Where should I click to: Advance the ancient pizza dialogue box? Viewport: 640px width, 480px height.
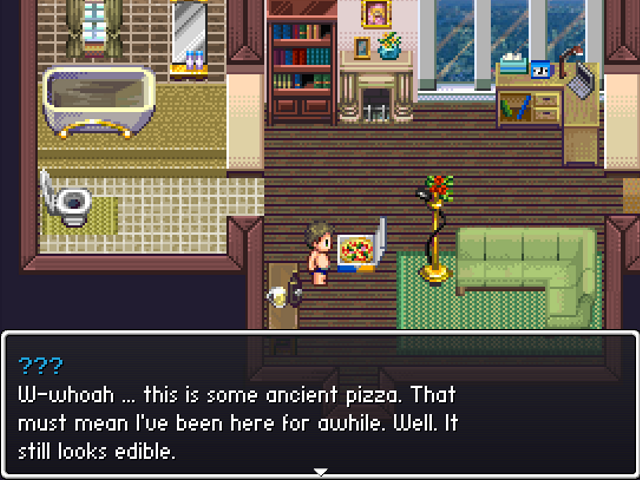coord(320,405)
